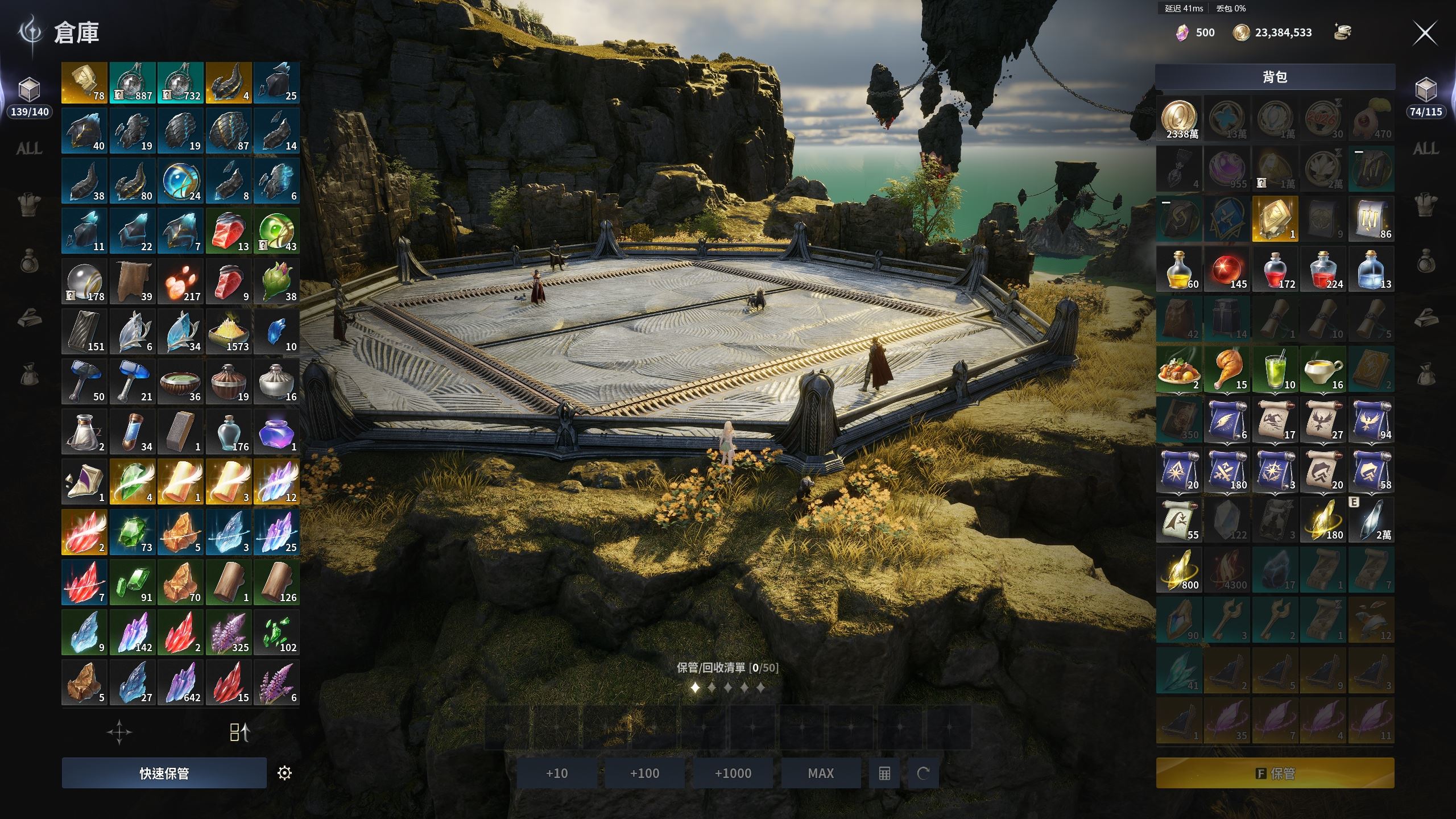Image resolution: width=1456 pixels, height=819 pixels.
Task: Add +100 to the quantity
Action: click(644, 773)
